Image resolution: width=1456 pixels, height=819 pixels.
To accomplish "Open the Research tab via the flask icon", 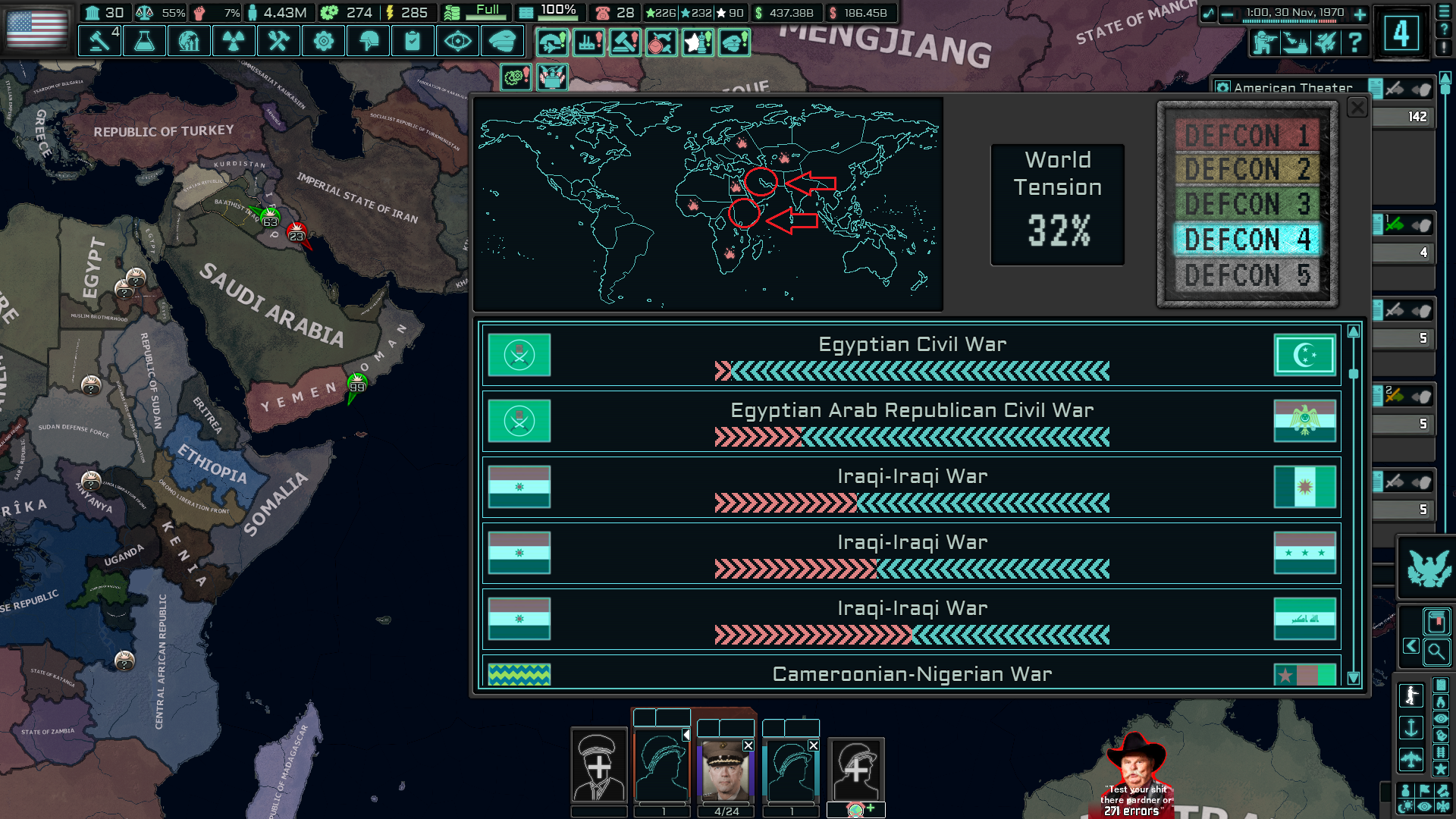I will tap(144, 41).
